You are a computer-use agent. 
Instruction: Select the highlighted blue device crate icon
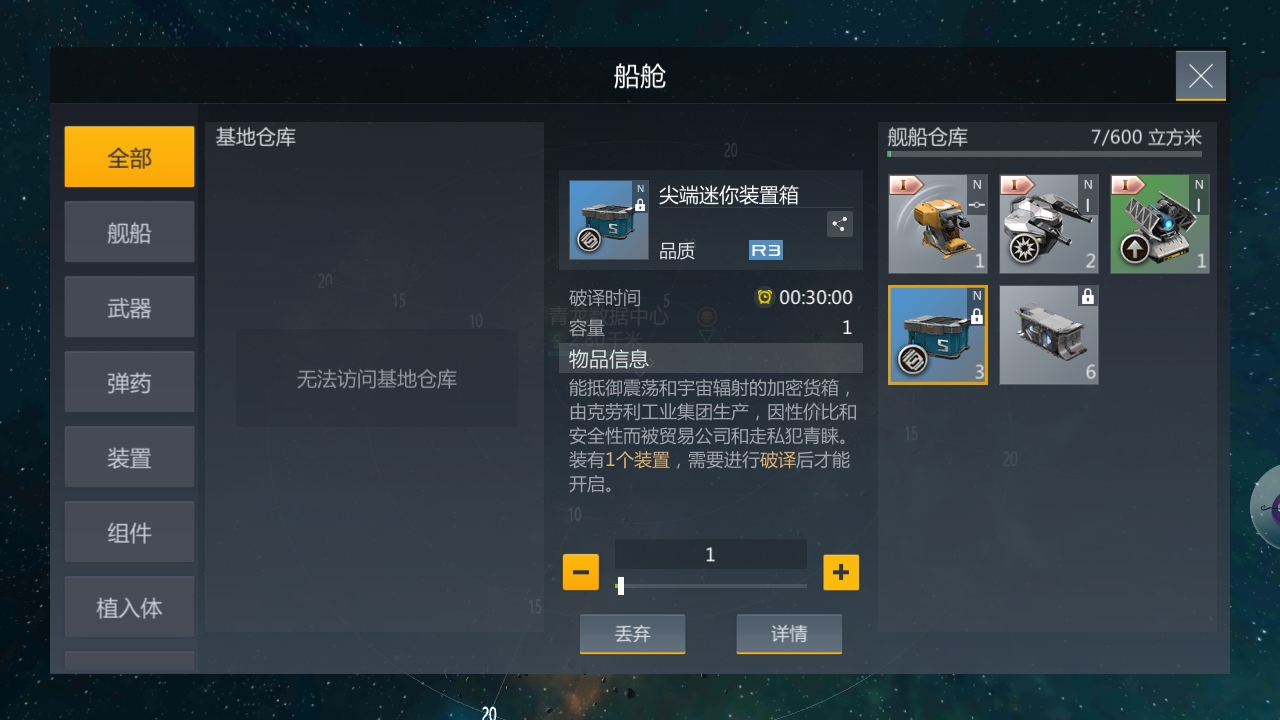[x=937, y=334]
